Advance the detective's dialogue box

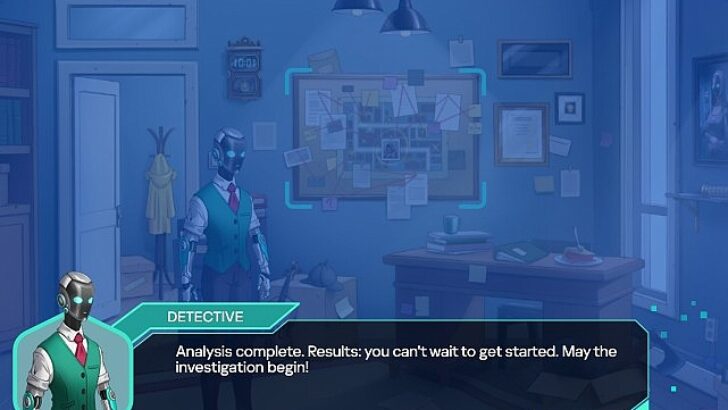(400, 360)
